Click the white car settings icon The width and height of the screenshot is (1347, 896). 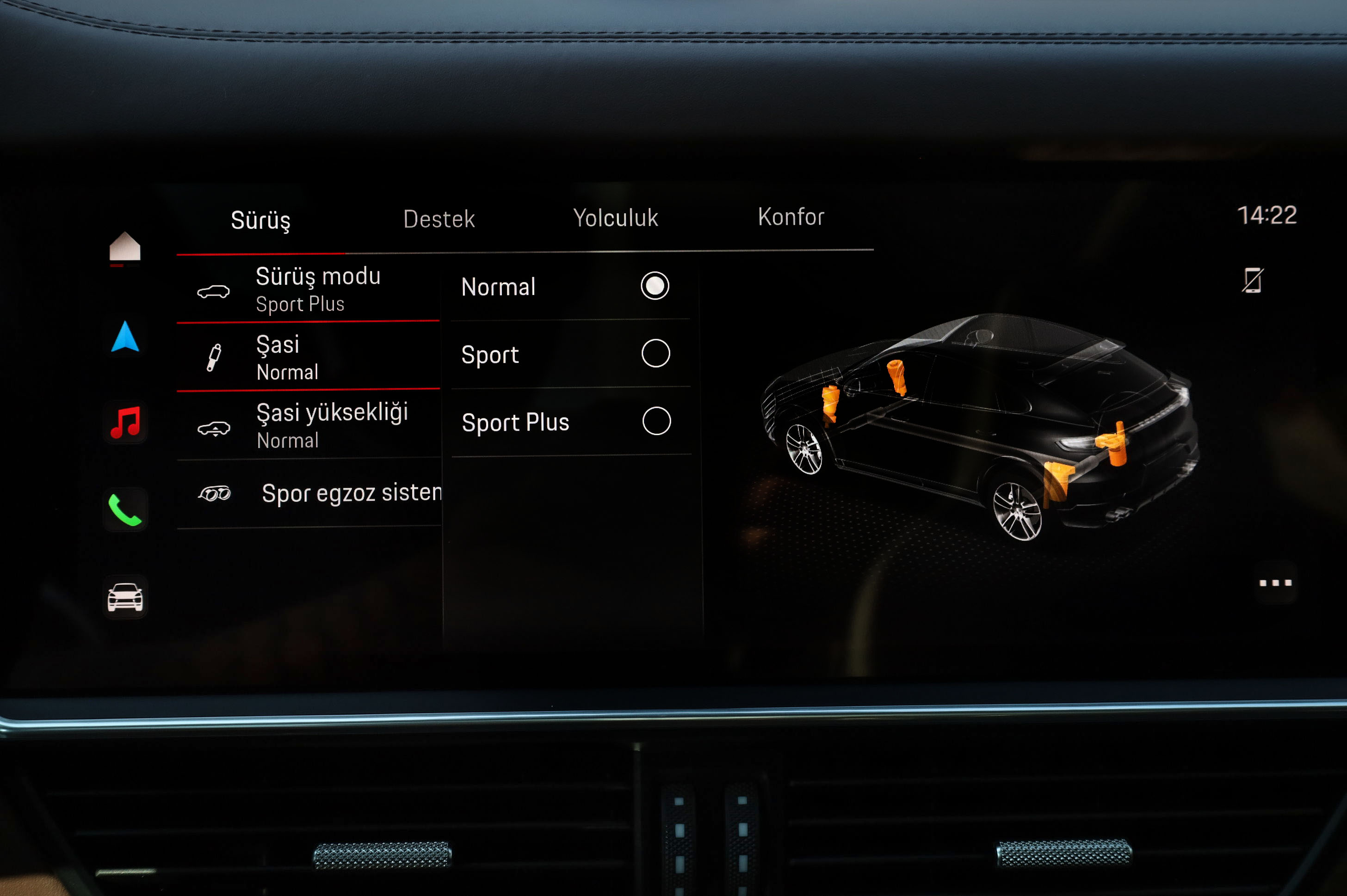125,597
